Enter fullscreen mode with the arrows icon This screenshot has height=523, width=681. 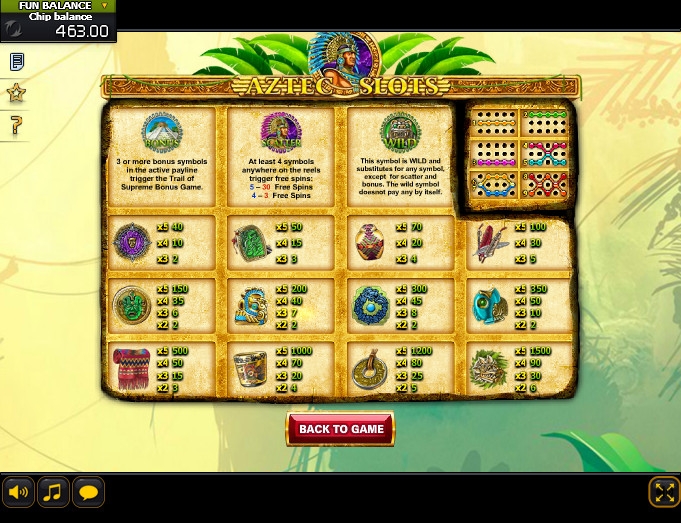[x=664, y=491]
